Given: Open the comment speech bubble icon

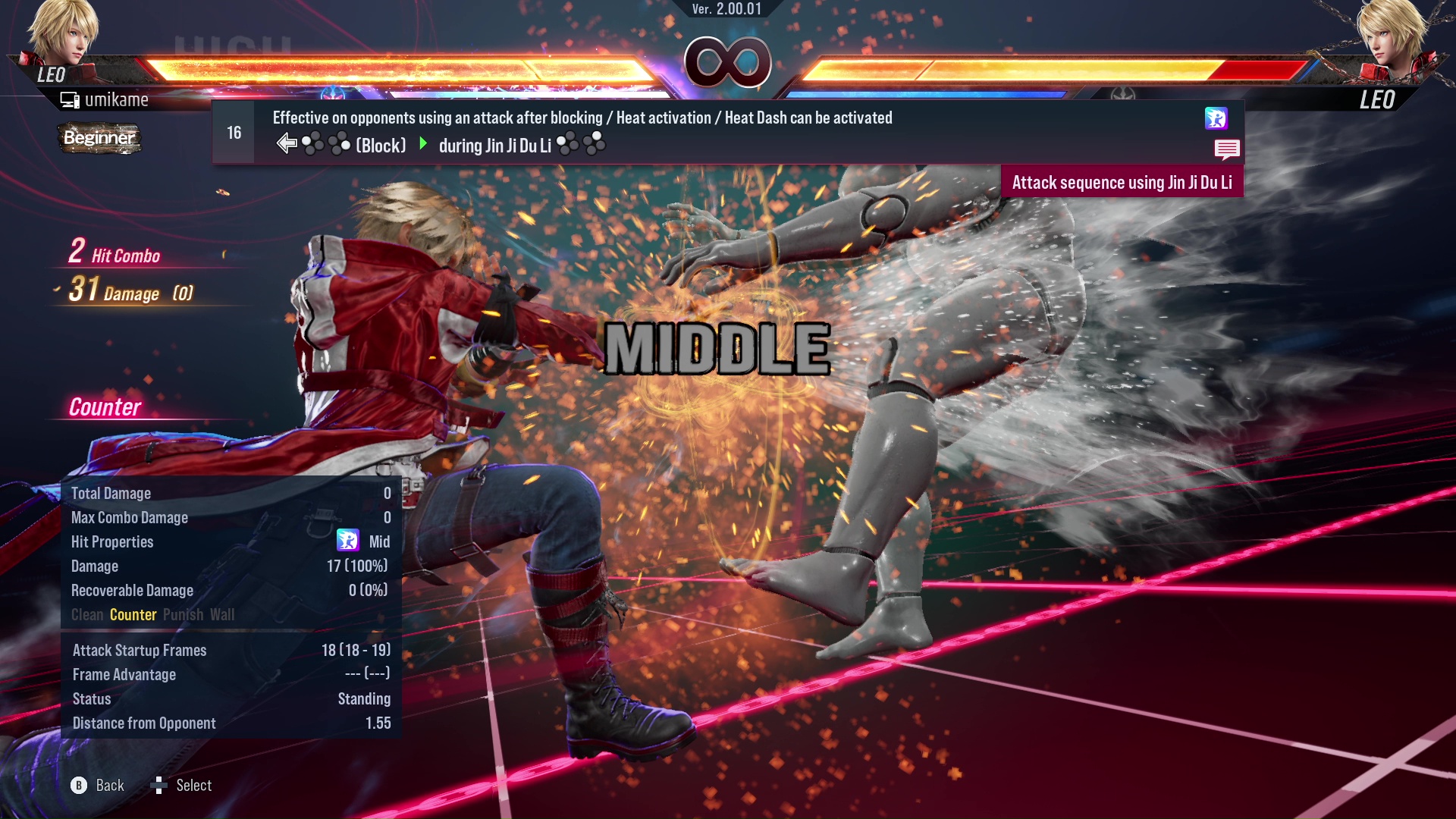Looking at the screenshot, I should (x=1228, y=149).
